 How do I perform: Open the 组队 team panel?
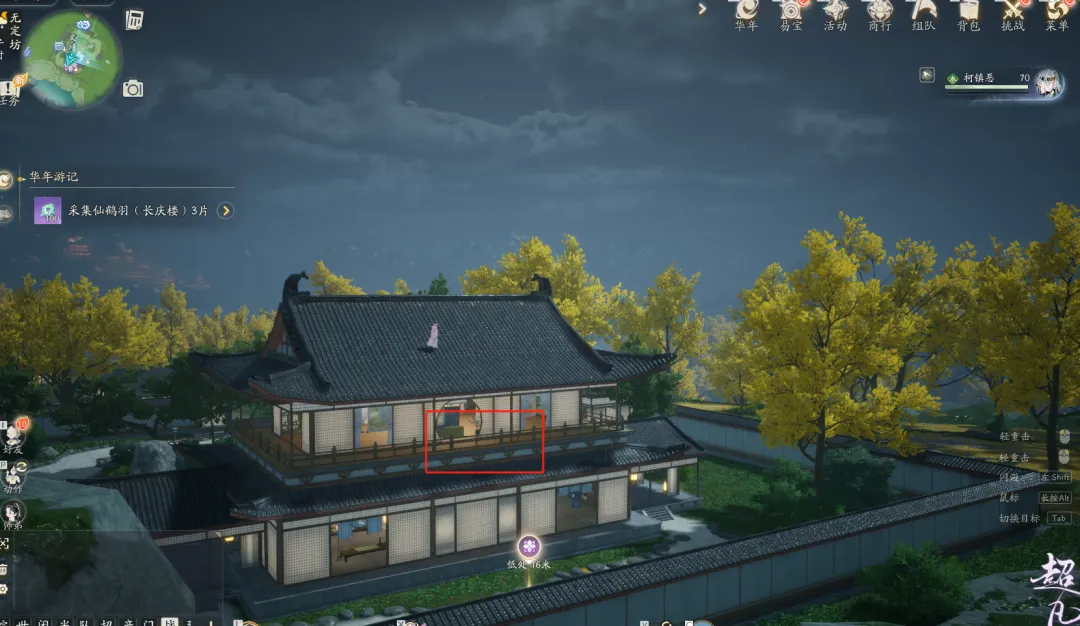click(924, 12)
